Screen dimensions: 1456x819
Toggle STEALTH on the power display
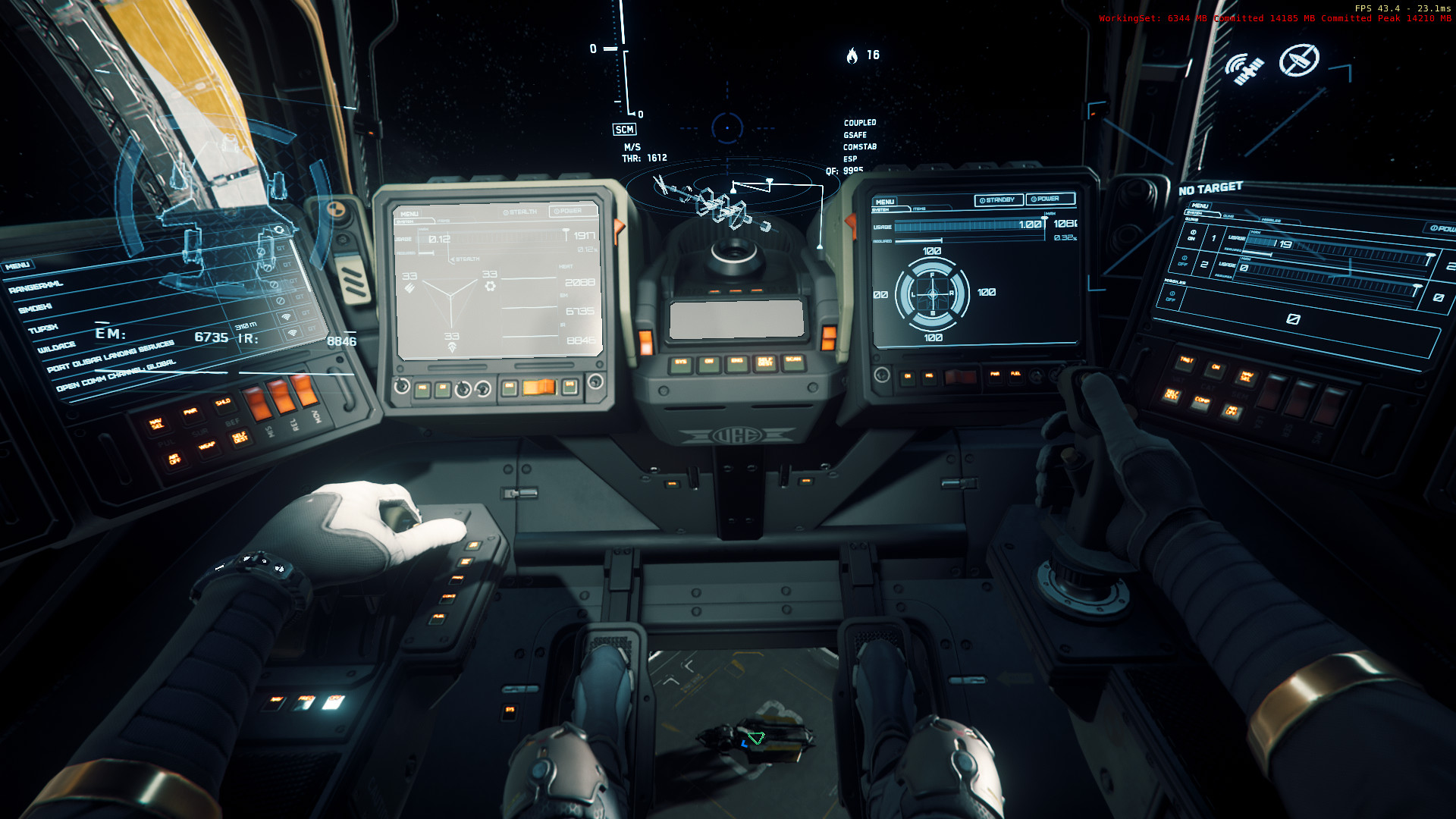click(x=520, y=212)
